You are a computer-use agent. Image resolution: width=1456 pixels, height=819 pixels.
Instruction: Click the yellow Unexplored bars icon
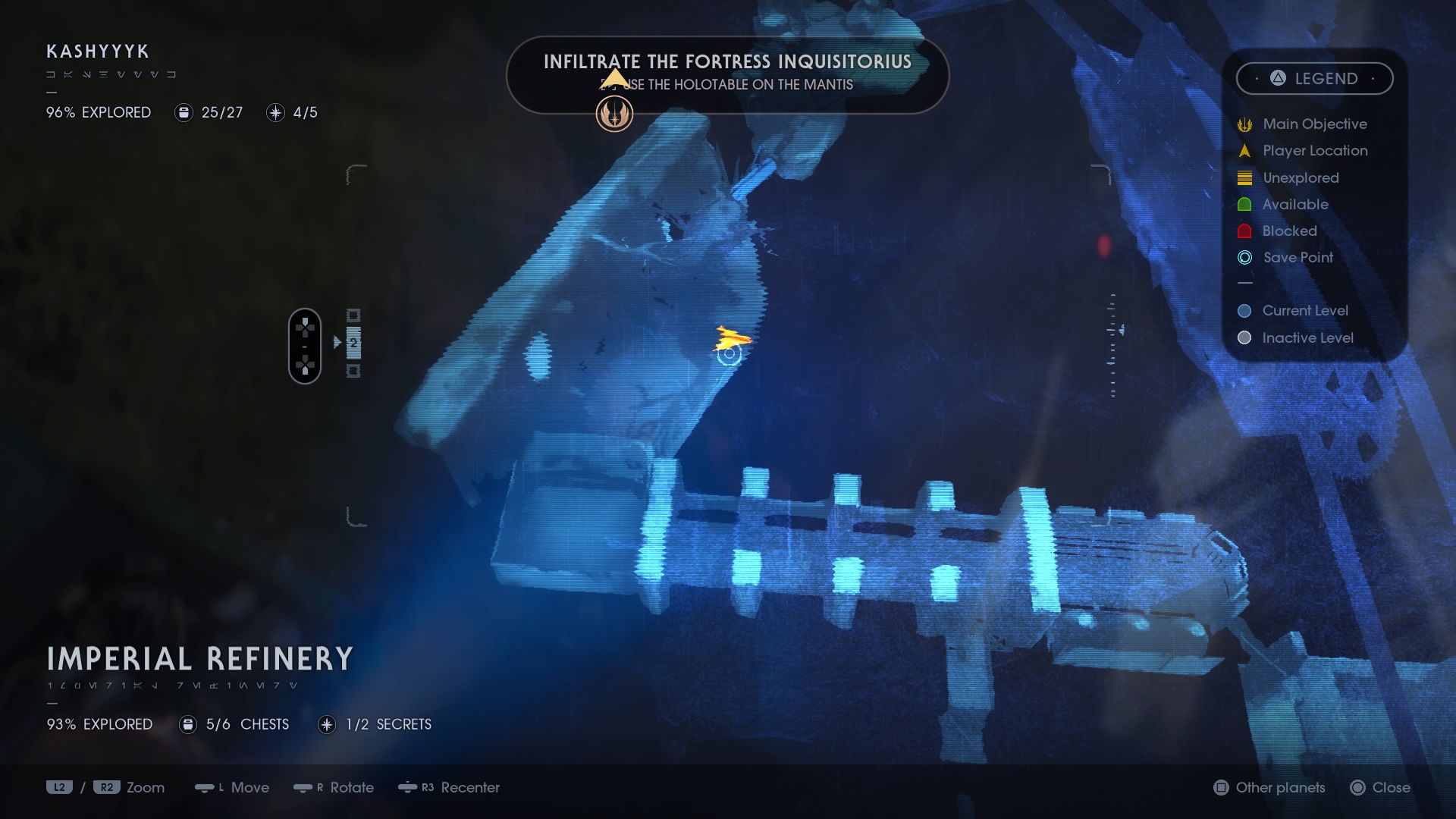click(1244, 177)
